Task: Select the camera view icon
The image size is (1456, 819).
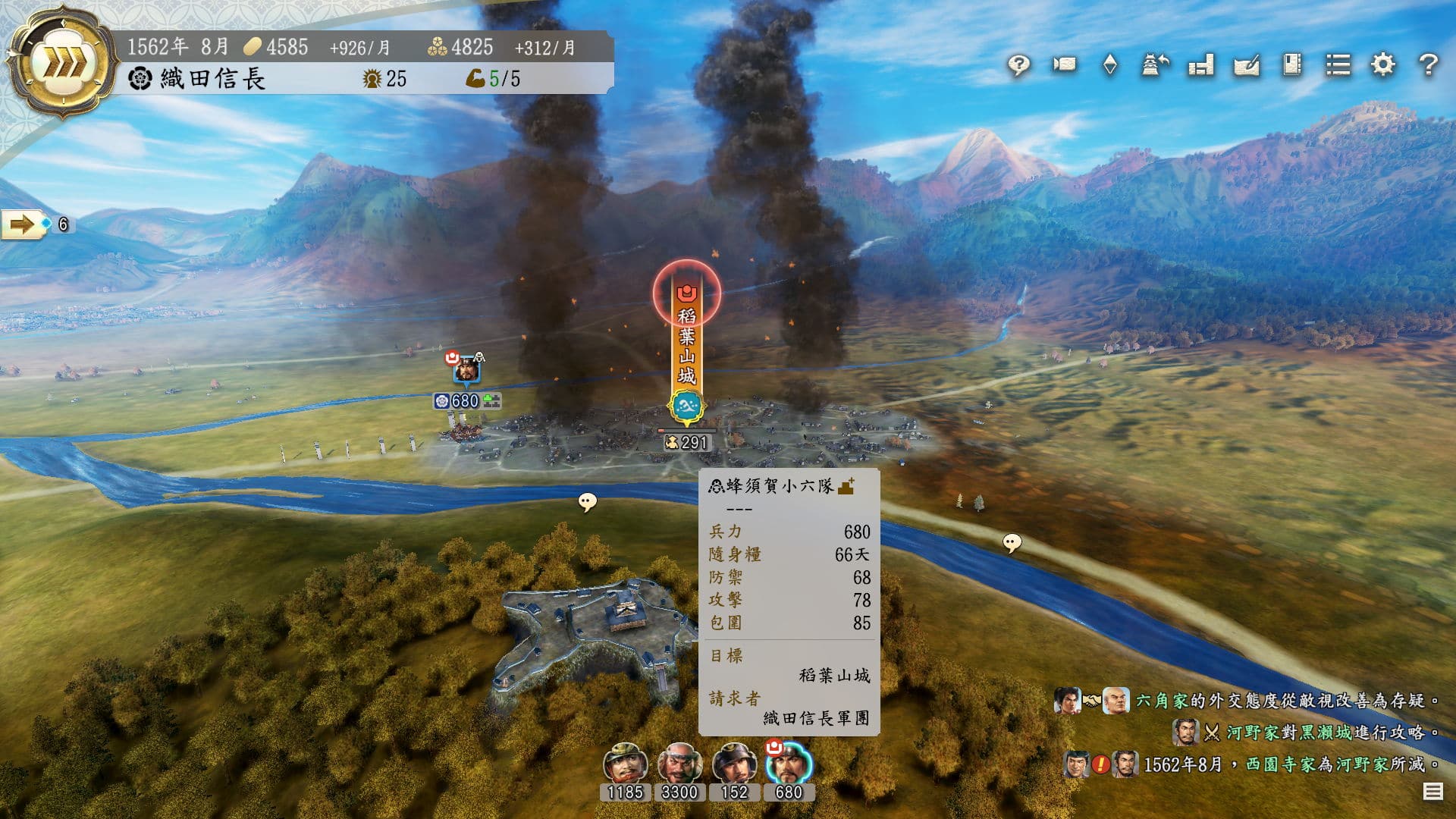Action: click(x=1064, y=65)
